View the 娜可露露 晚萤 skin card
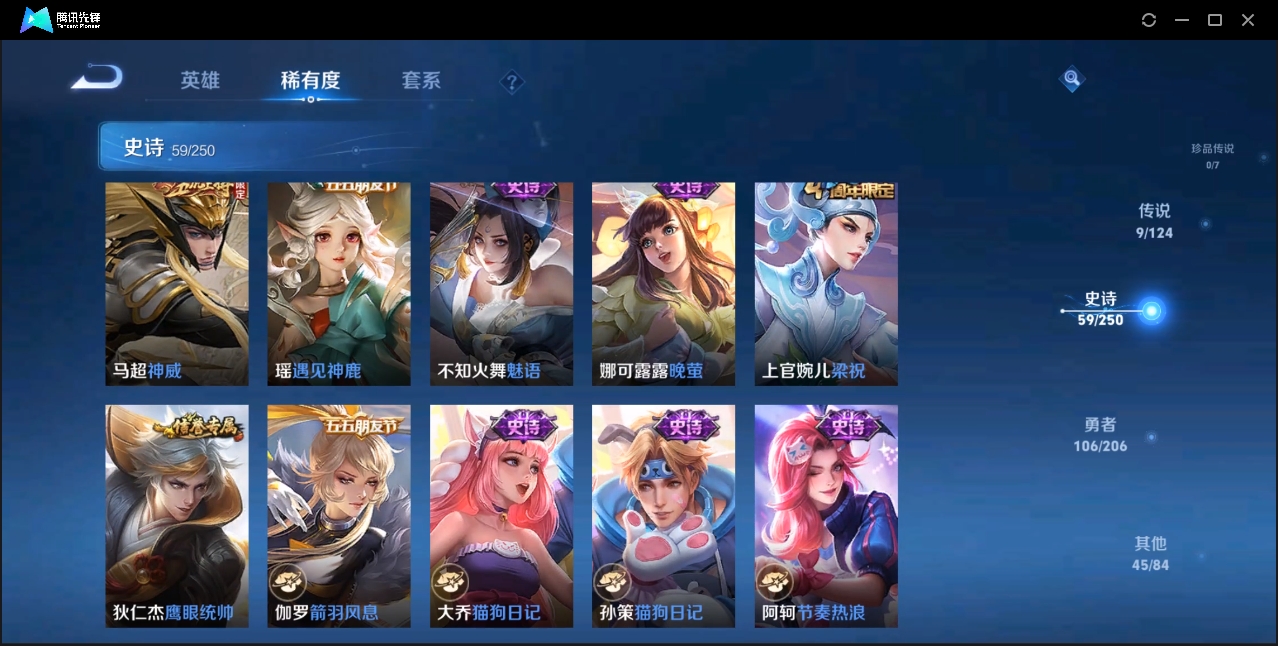 tap(663, 284)
